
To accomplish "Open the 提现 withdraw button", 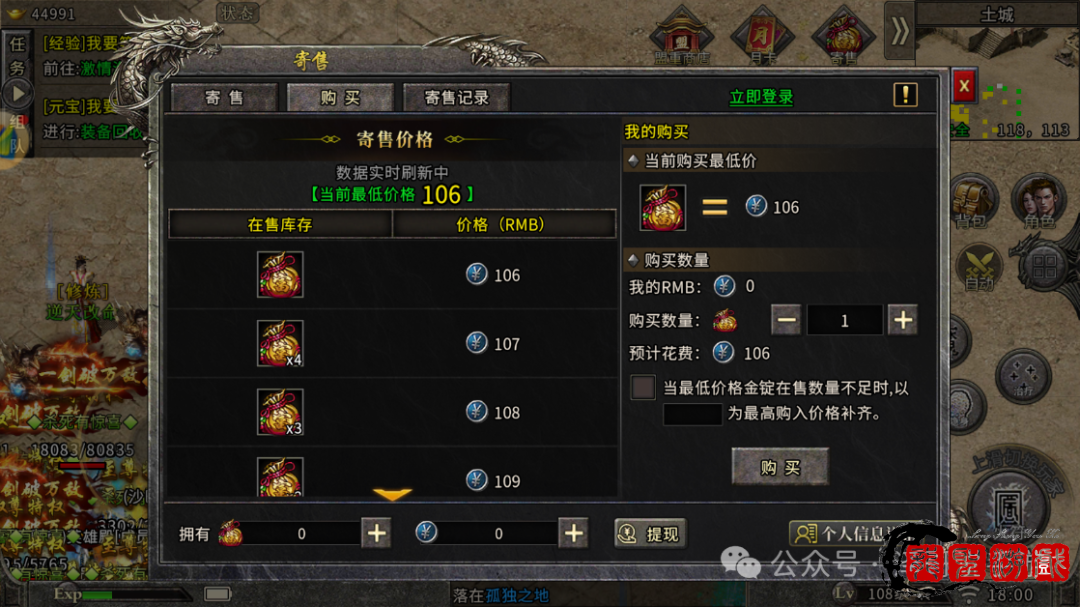I will pos(650,534).
